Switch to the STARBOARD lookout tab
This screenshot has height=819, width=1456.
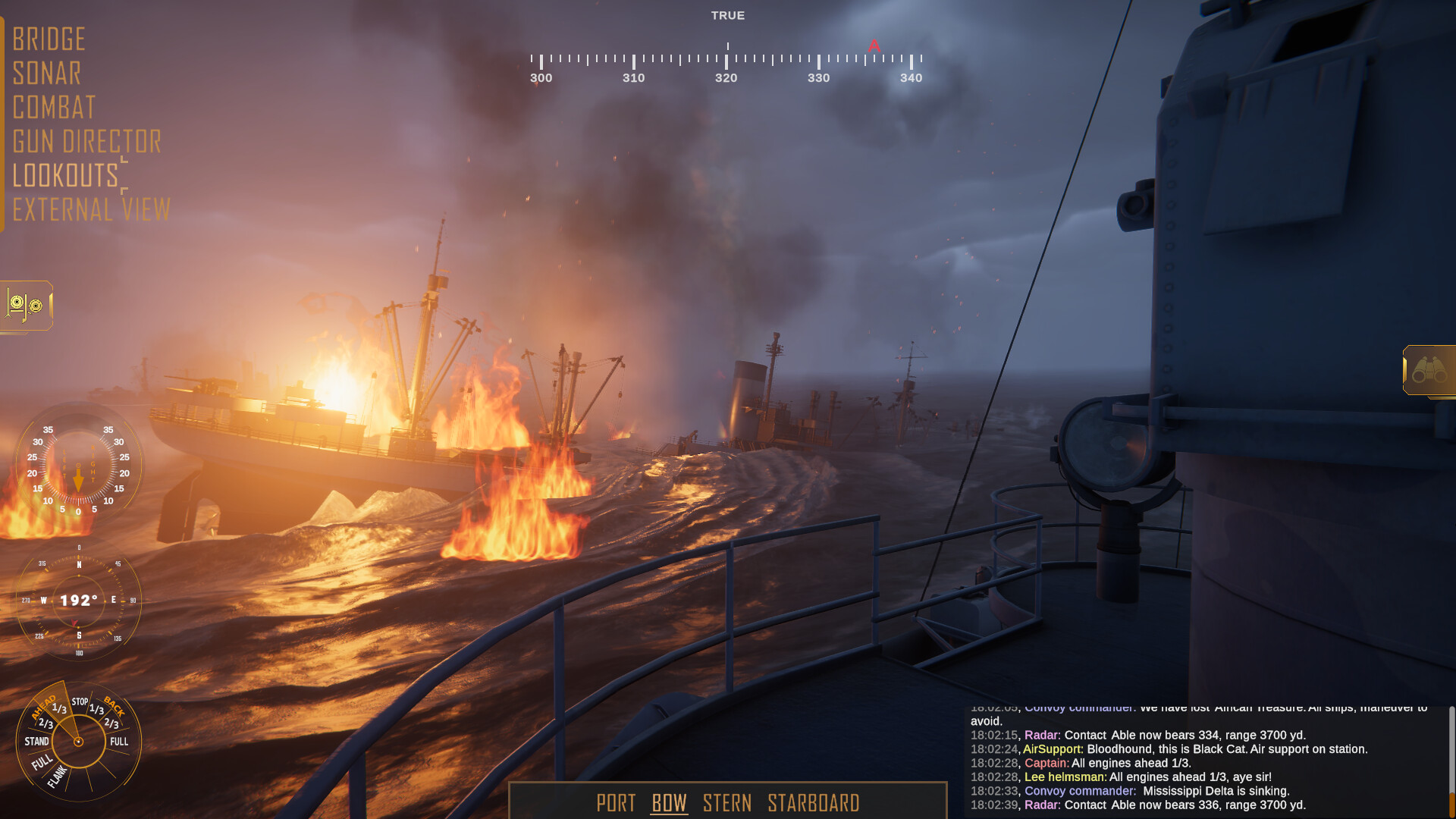click(x=814, y=803)
